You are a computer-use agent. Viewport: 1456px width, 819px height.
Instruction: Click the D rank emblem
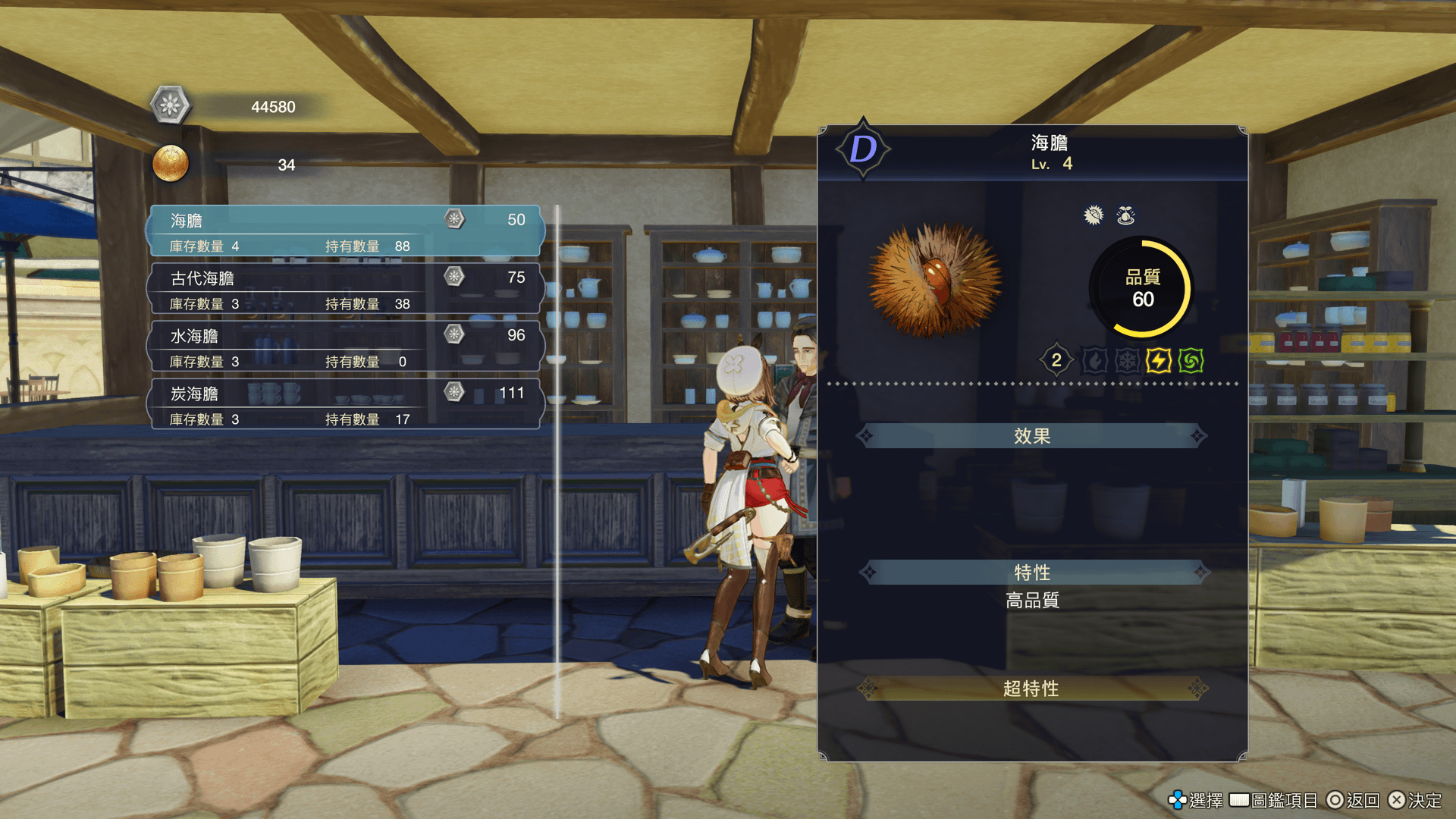point(863,149)
